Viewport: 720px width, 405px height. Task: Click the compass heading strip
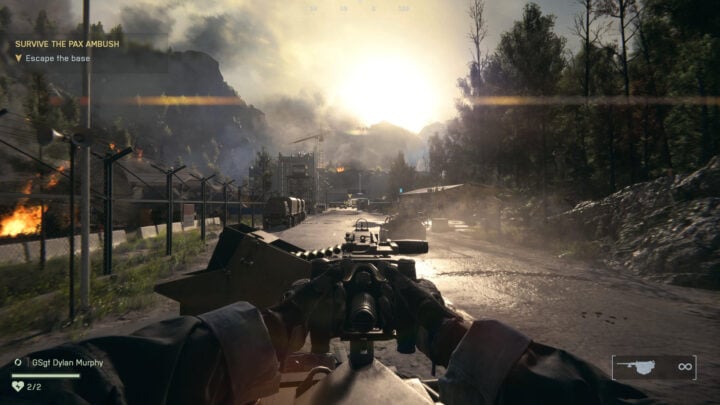tap(360, 9)
